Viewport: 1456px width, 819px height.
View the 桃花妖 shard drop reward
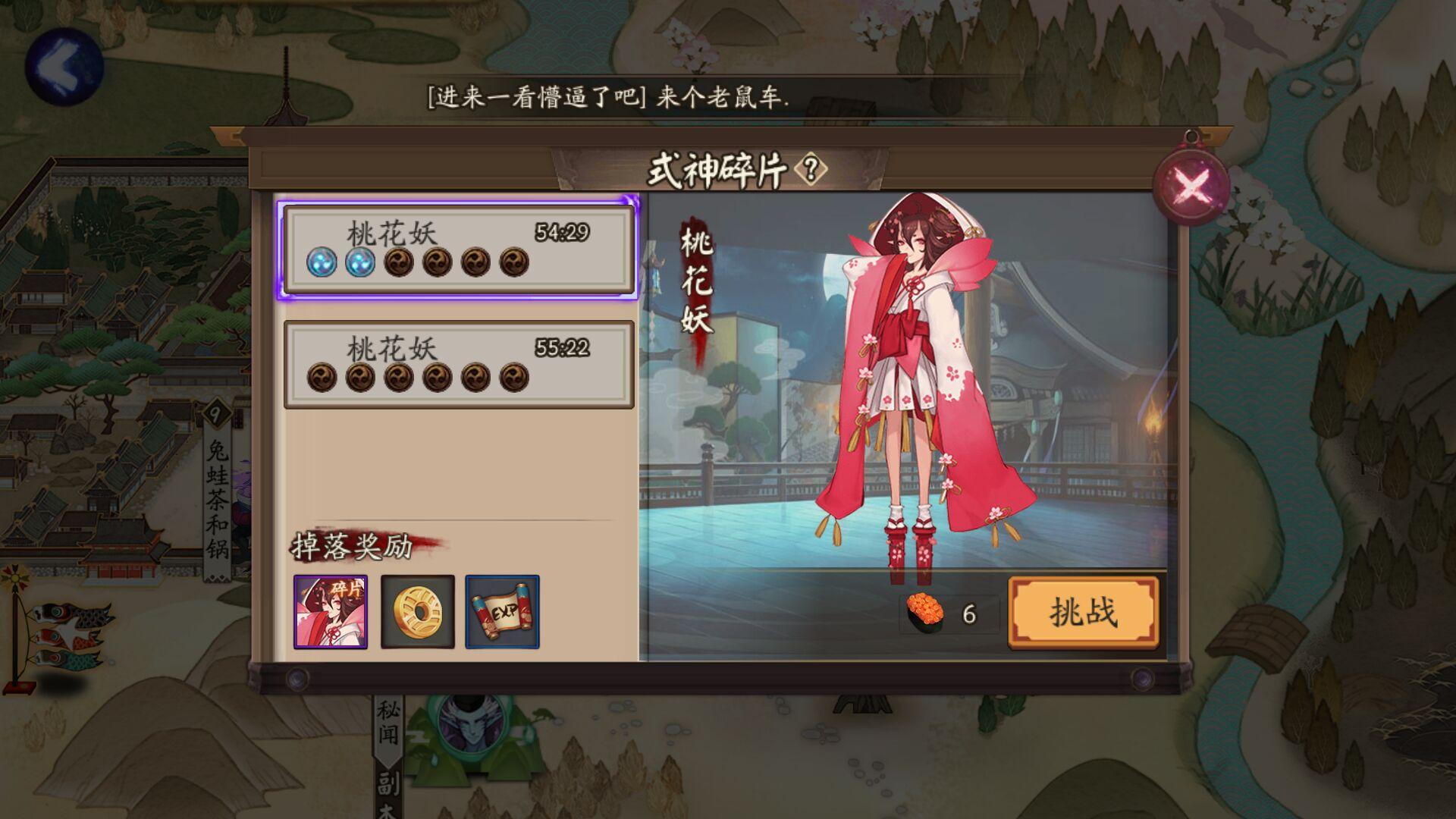tap(331, 612)
